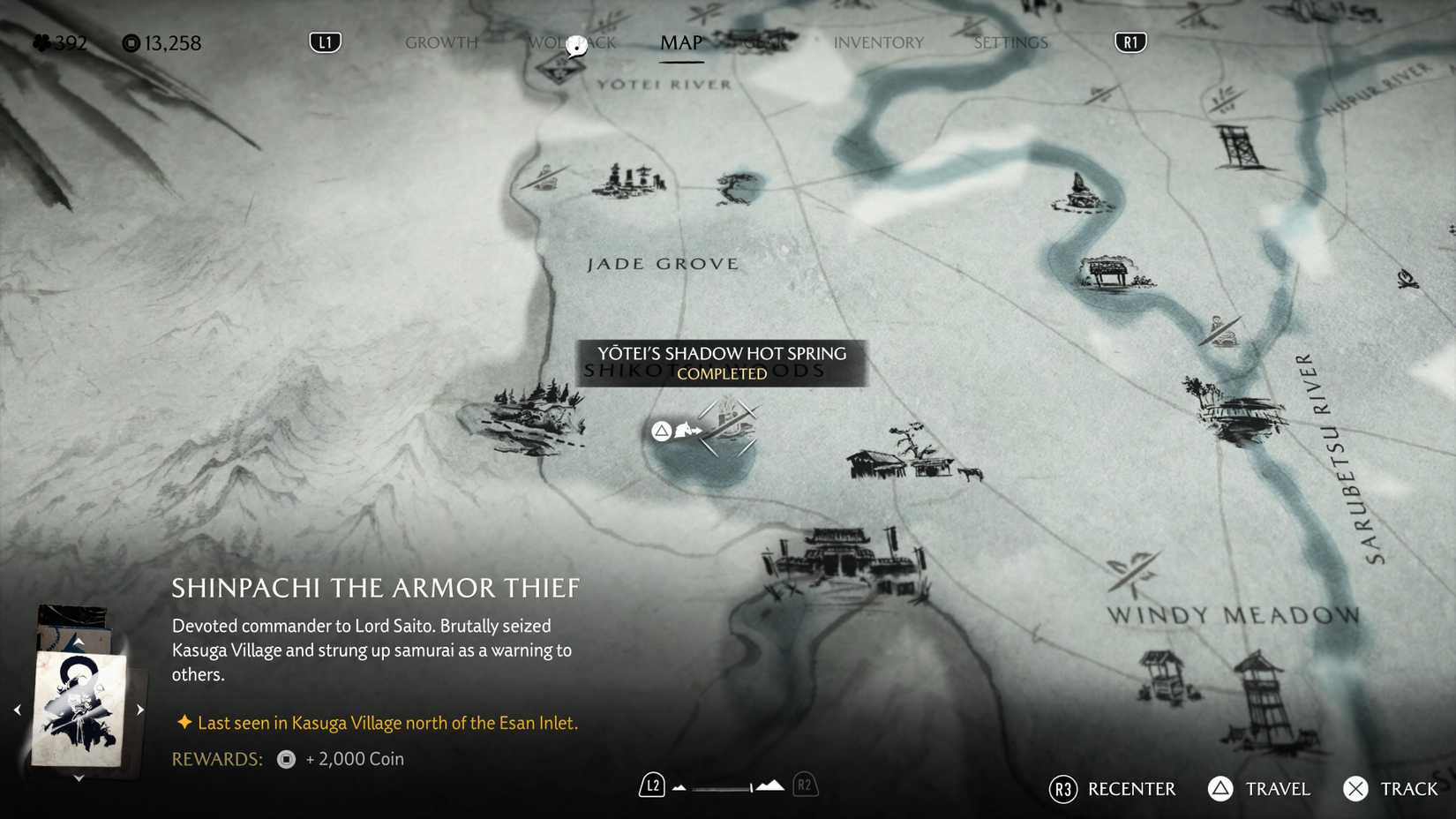Click the L1 shoulder button icon
This screenshot has height=819, width=1456.
click(324, 41)
